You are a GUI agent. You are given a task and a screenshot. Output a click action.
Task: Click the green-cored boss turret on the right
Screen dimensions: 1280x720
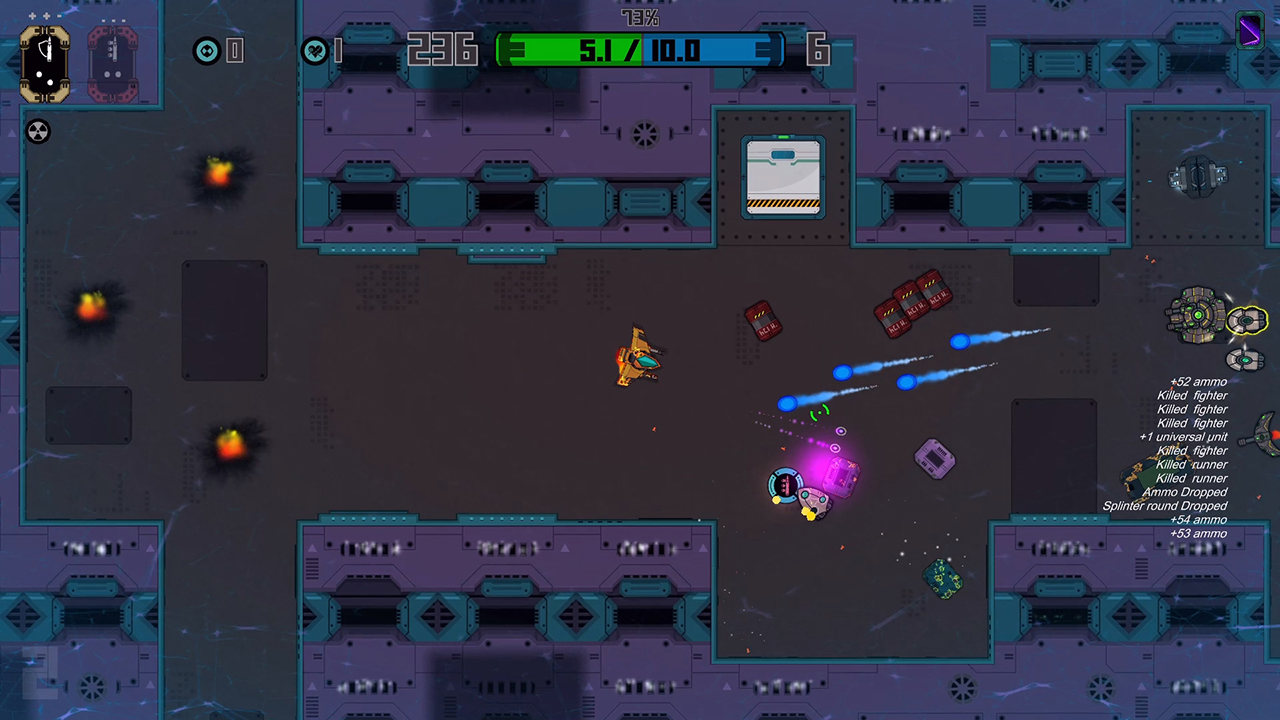[1196, 316]
